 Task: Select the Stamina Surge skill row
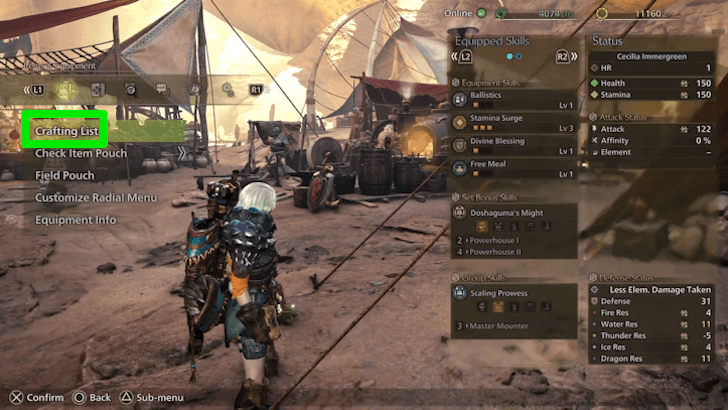pyautogui.click(x=512, y=123)
